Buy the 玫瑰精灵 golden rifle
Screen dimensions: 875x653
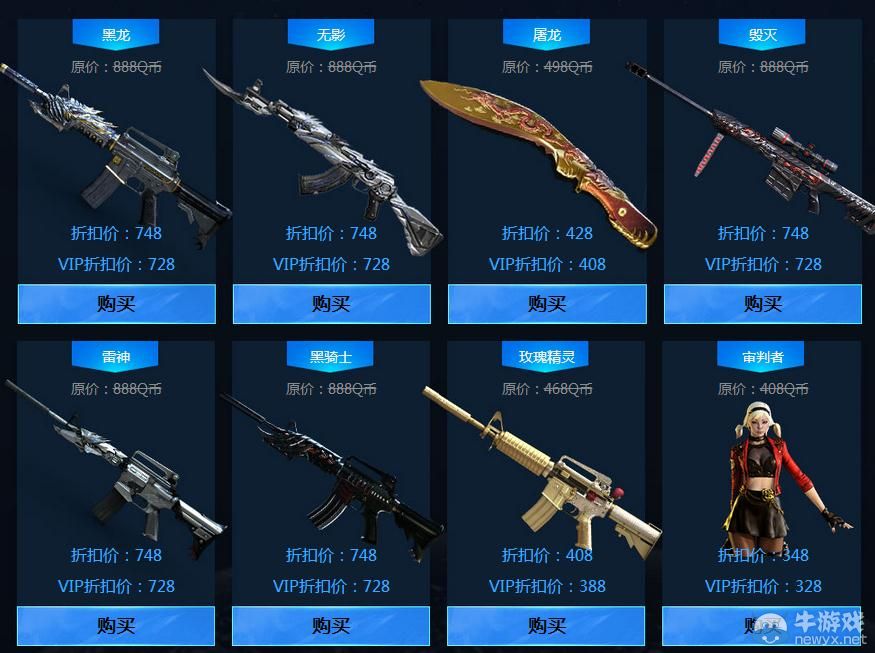547,626
